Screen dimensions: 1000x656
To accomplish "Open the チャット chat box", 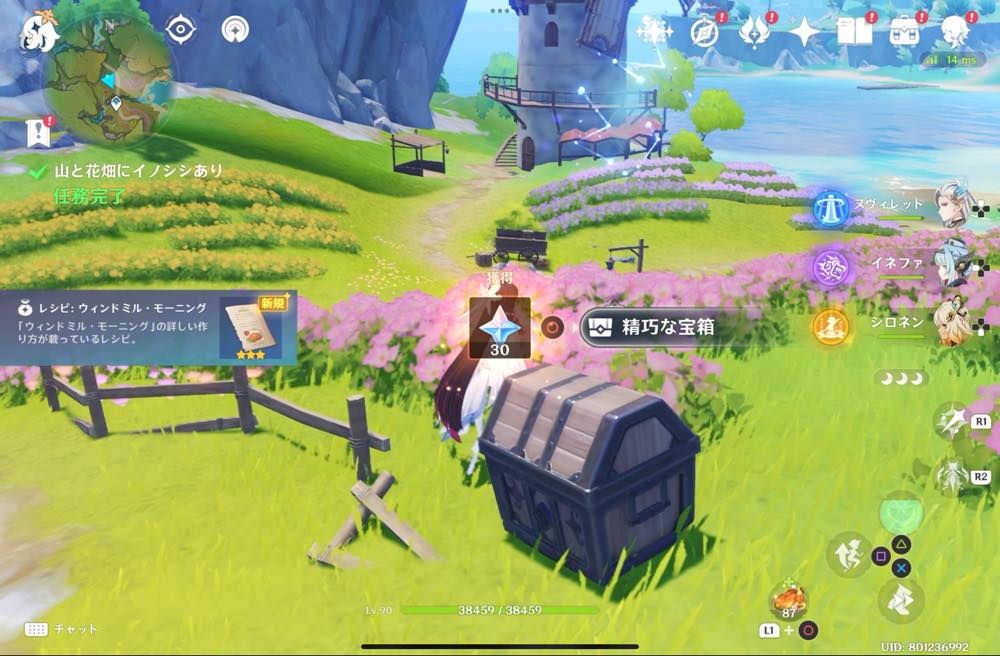I will [62, 629].
